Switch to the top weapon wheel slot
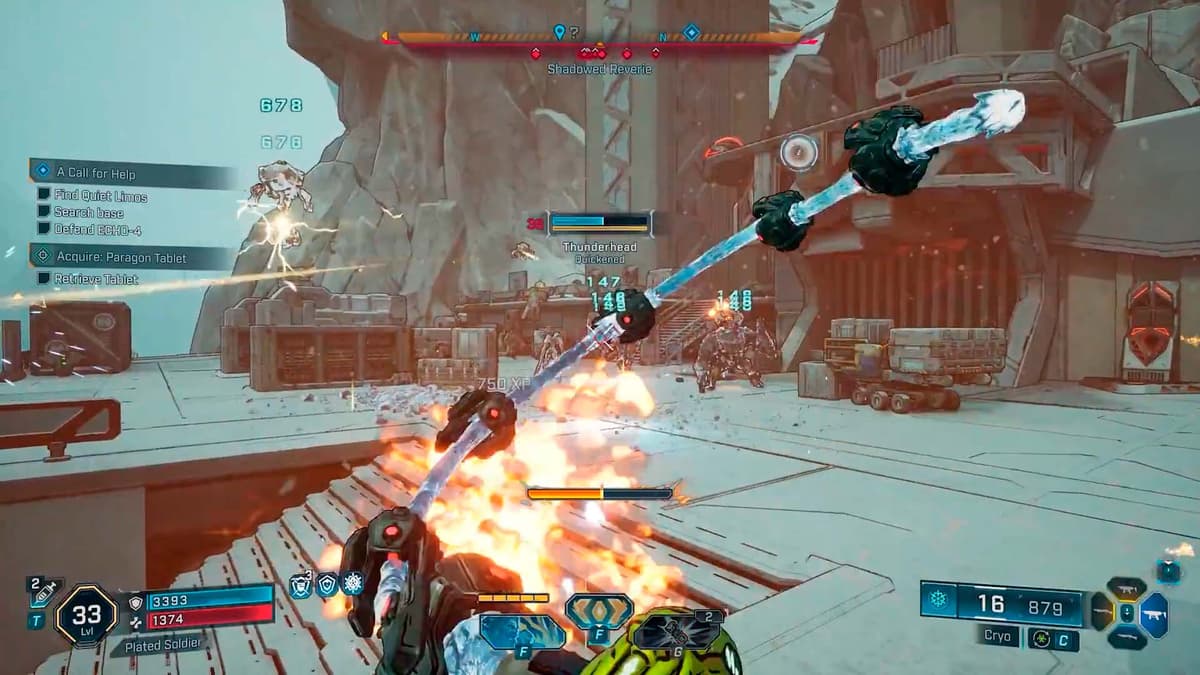 click(x=1127, y=589)
